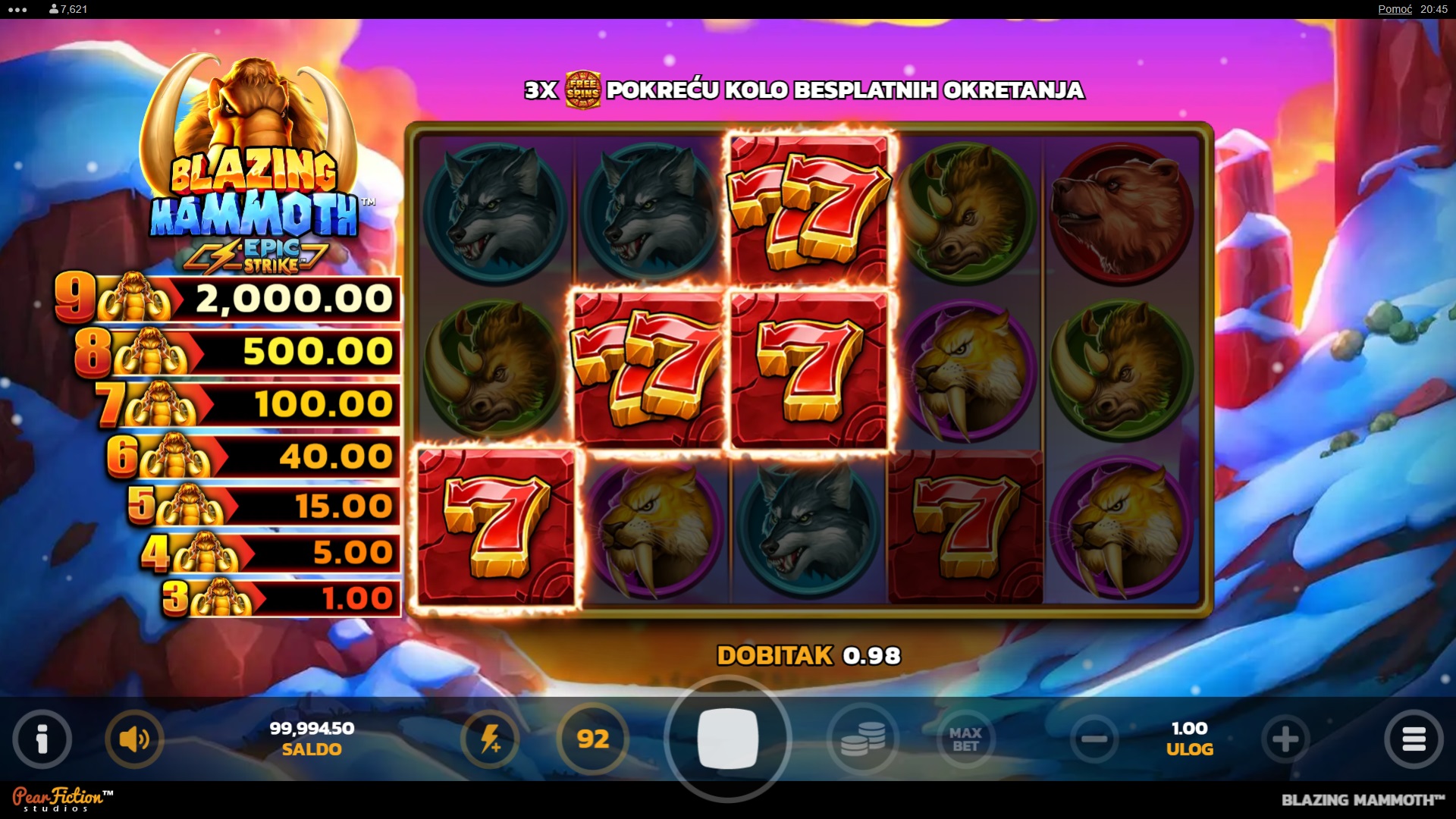The image size is (1456, 819).
Task: Stop the spin with the center button
Action: 727,739
